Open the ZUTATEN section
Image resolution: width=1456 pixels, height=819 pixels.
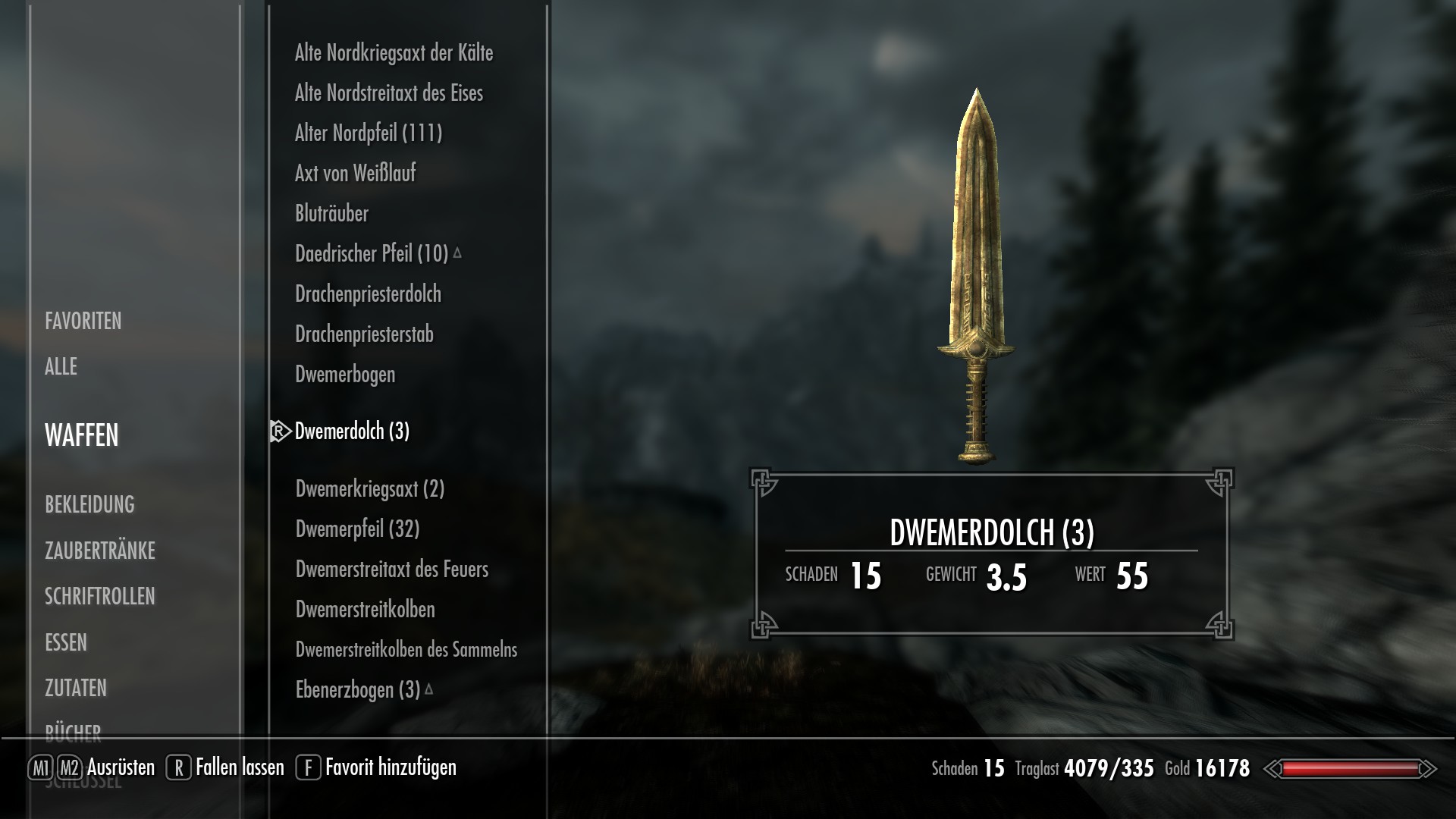[x=76, y=689]
